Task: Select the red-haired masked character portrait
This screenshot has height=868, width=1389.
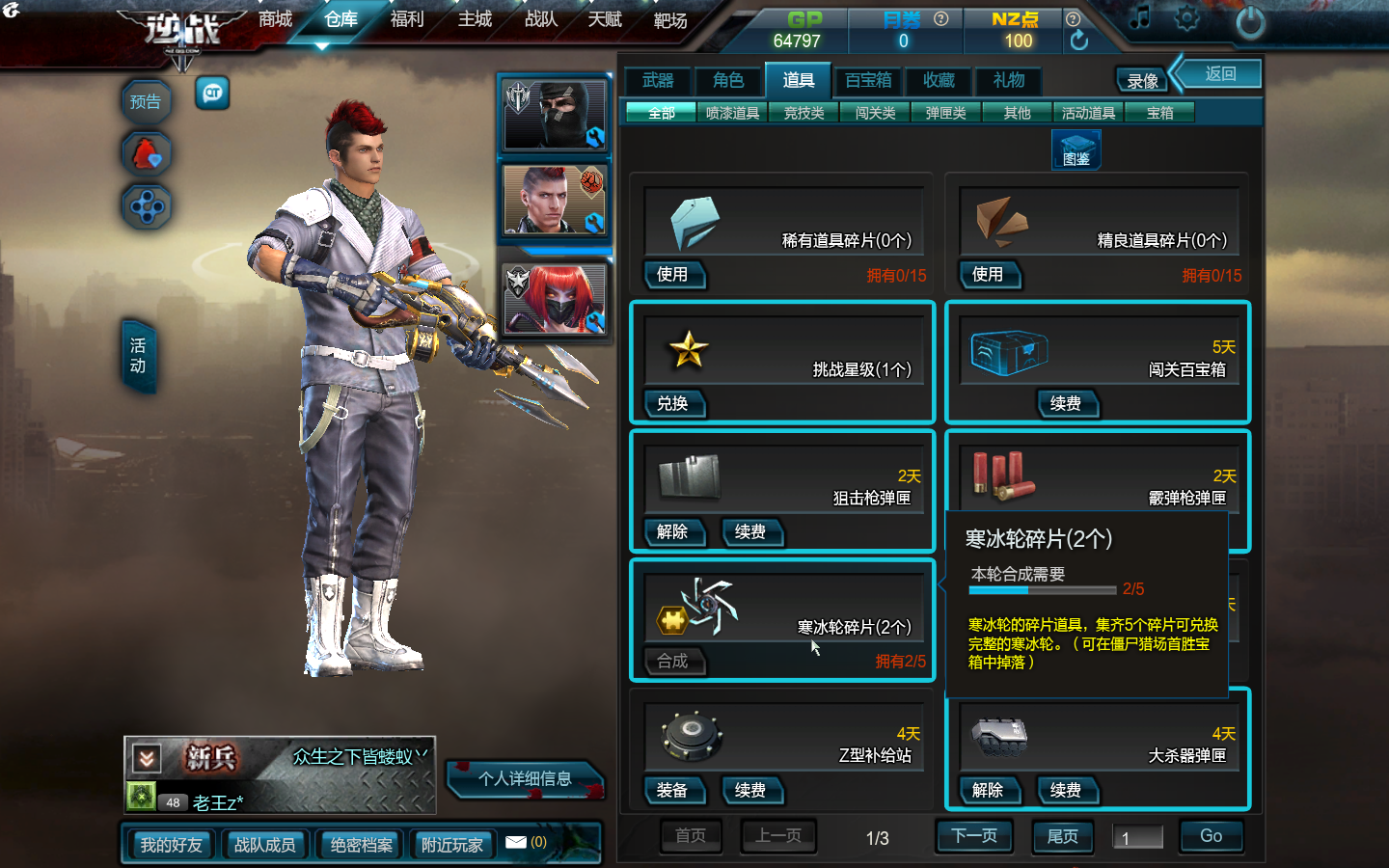Action: (x=555, y=298)
